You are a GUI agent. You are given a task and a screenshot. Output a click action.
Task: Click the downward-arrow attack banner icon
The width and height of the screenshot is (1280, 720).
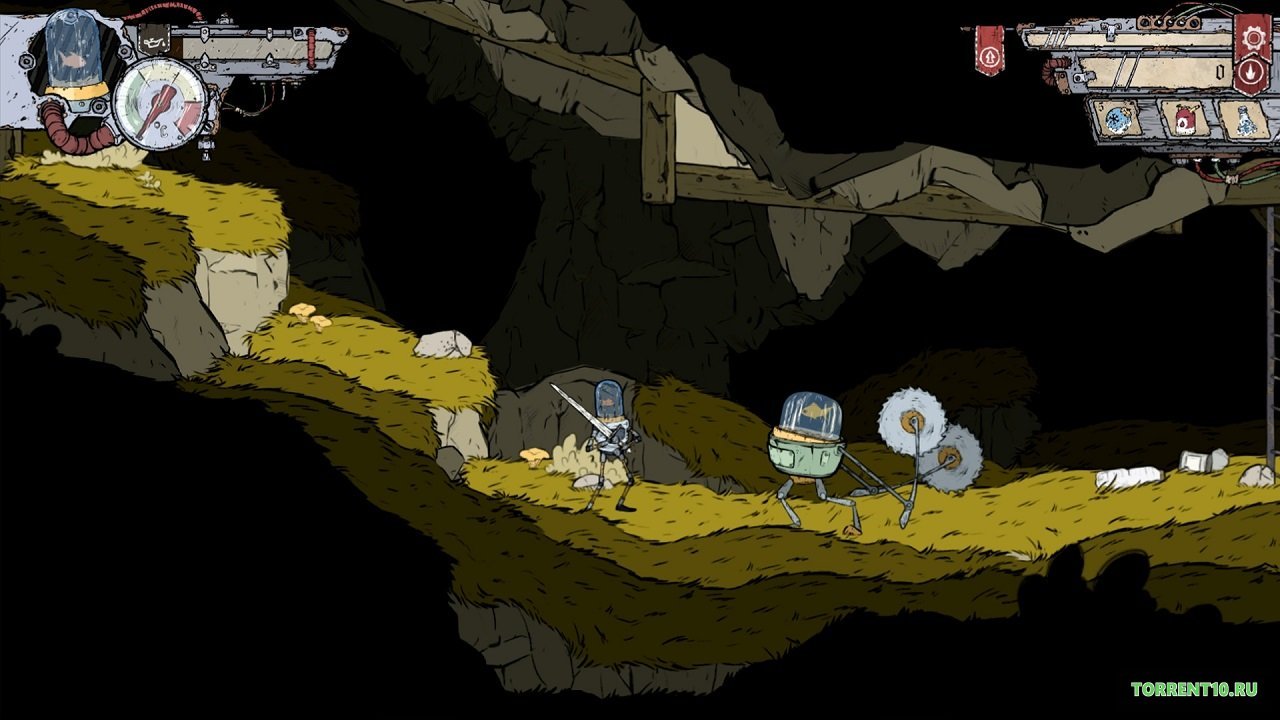pos(1251,72)
